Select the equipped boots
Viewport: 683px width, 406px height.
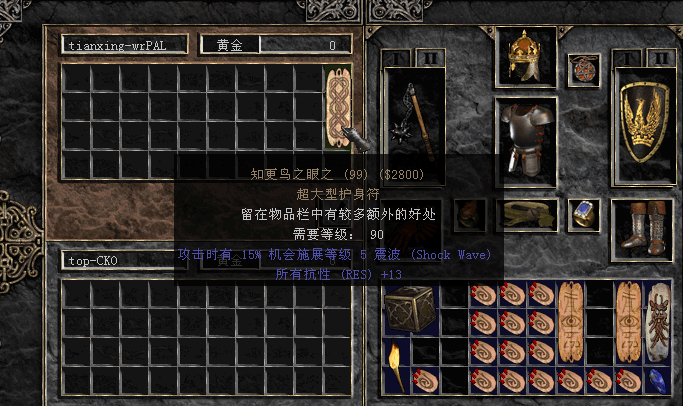click(x=643, y=226)
